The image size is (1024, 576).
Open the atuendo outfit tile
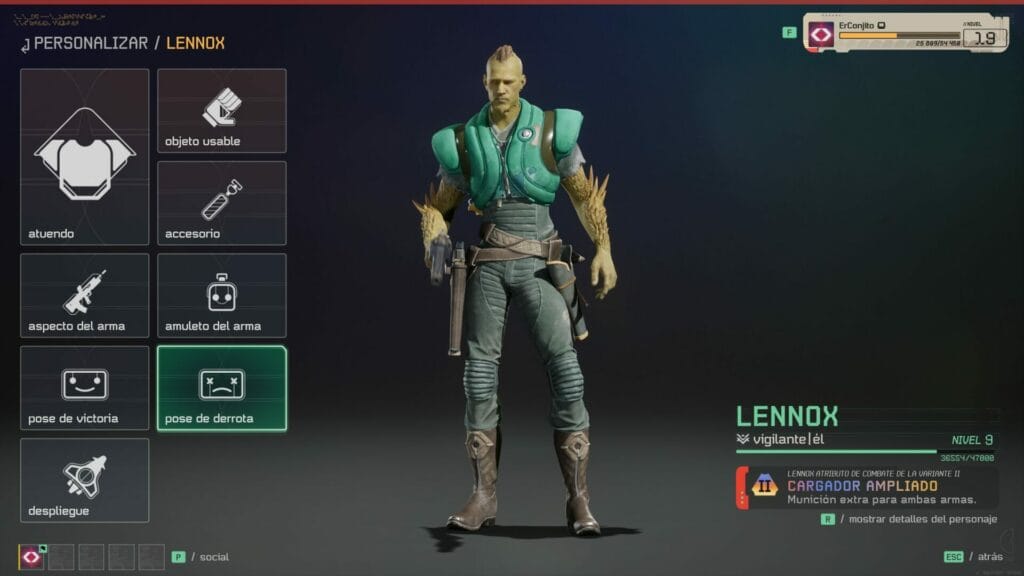[85, 157]
